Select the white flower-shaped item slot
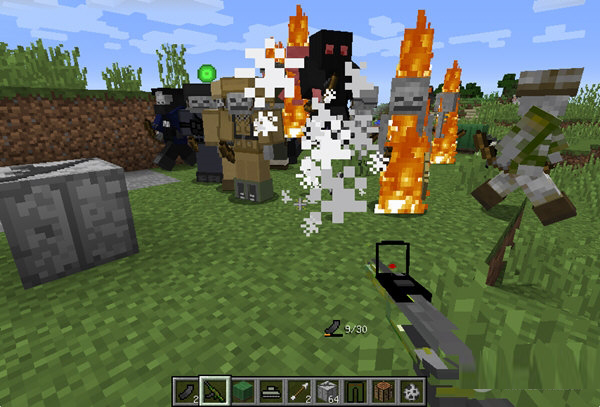This screenshot has height=407, width=600. [412, 390]
